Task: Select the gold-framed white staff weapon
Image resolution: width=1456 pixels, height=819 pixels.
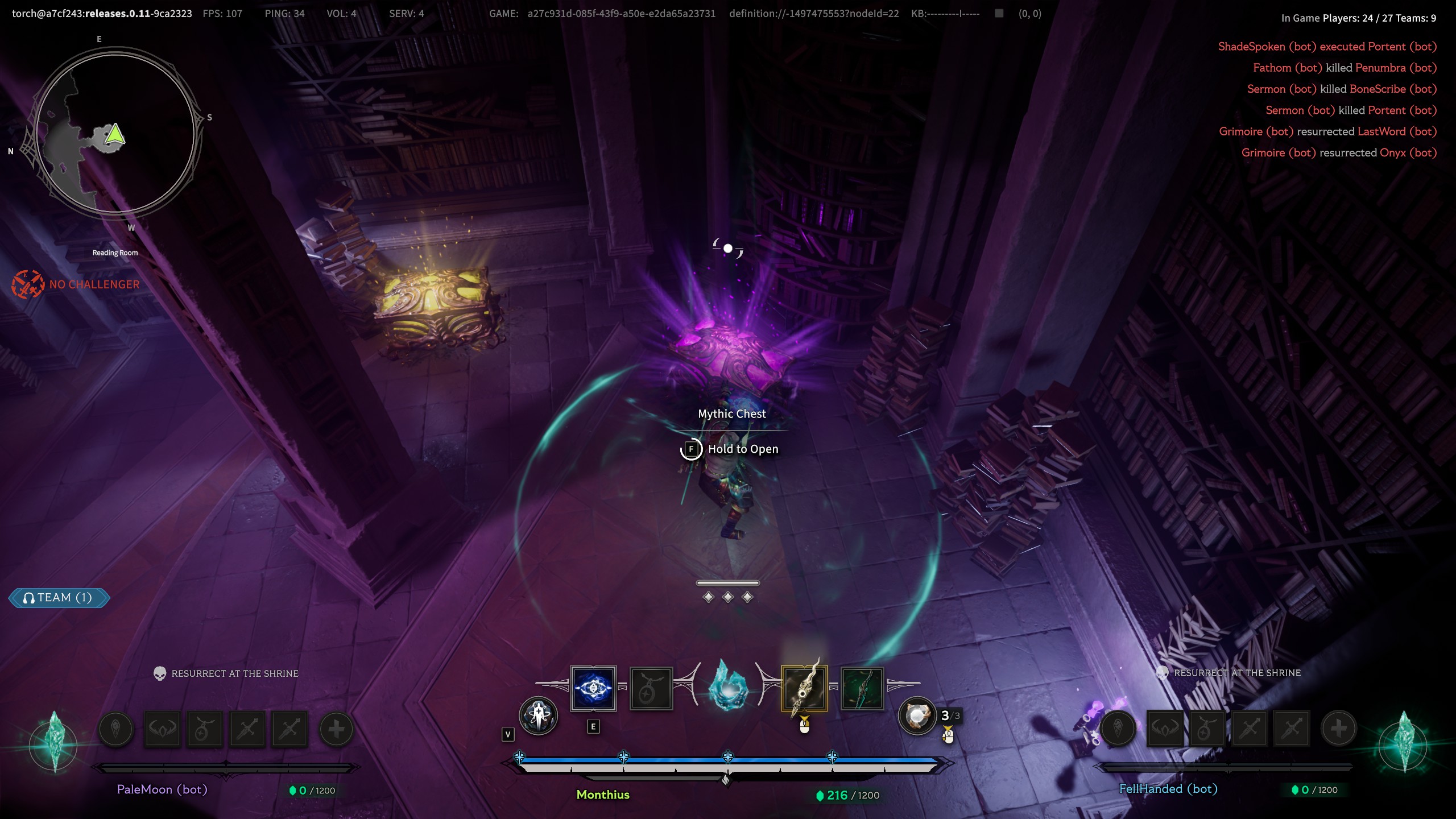Action: pos(804,688)
